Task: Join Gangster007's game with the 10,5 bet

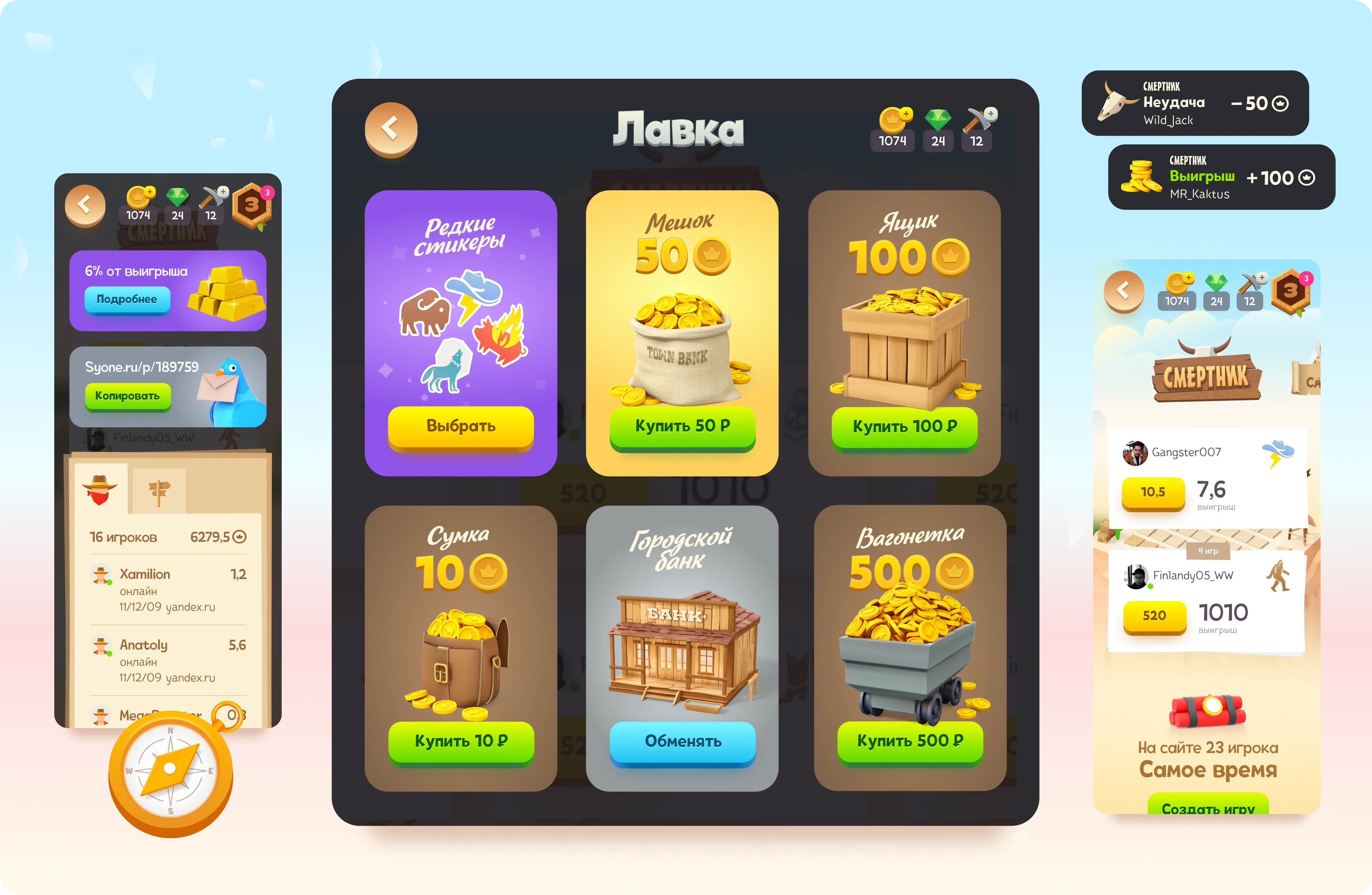Action: [1153, 492]
